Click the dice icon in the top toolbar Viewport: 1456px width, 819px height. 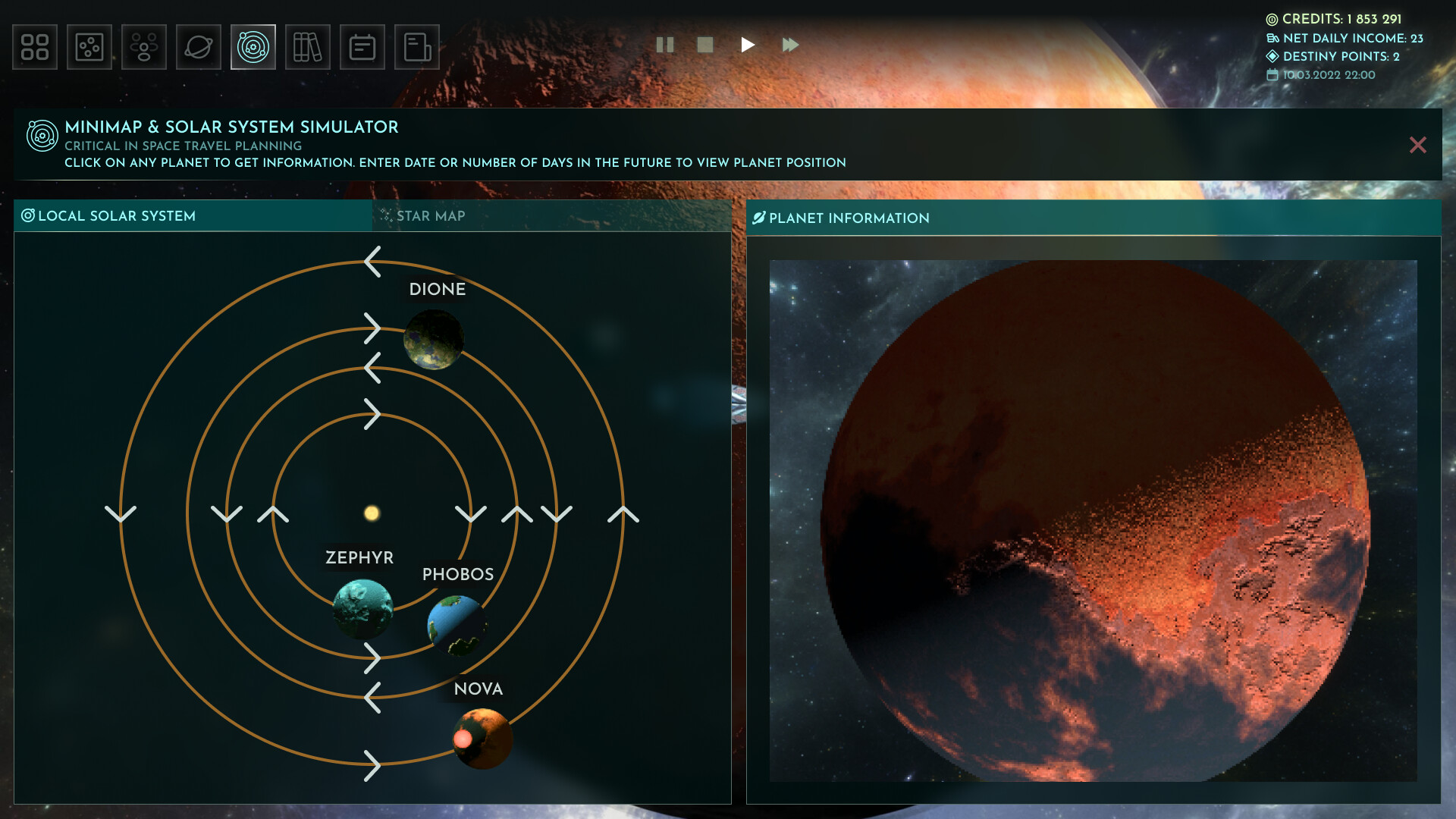[x=89, y=46]
